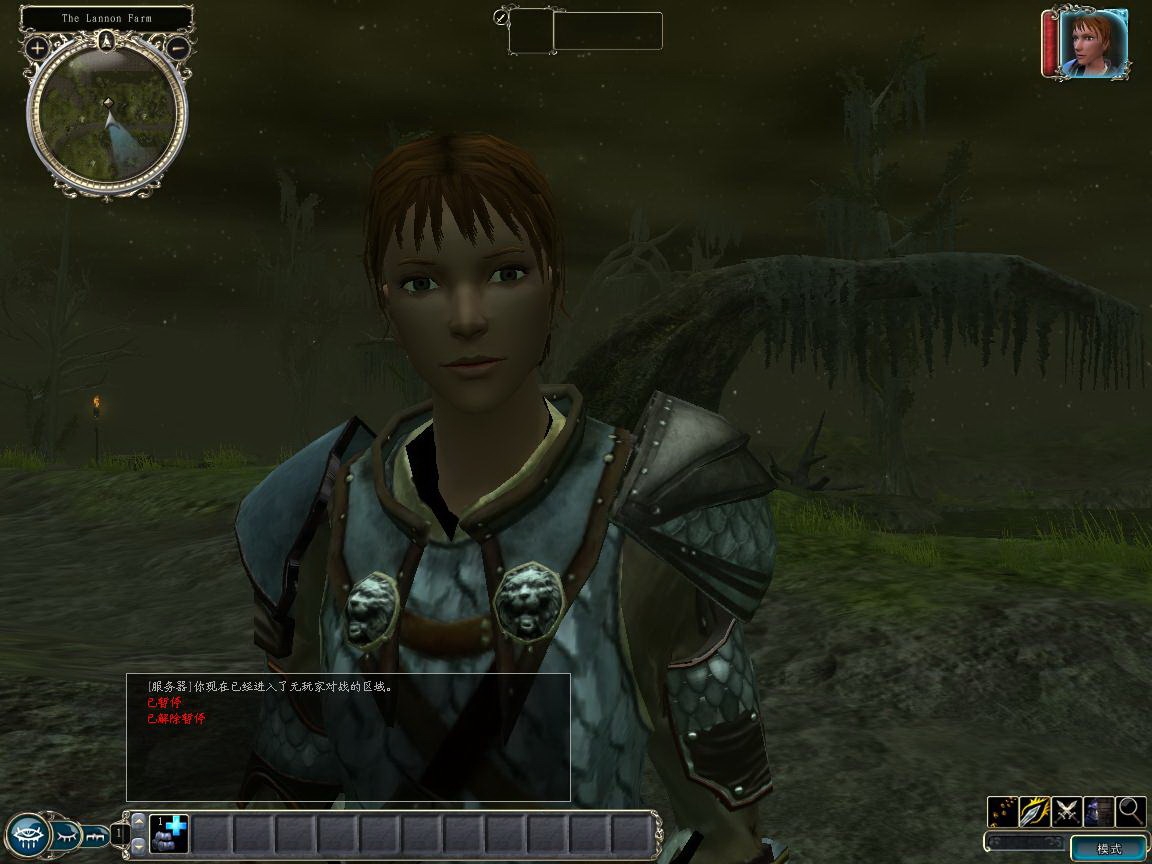This screenshot has width=1152, height=864.
Task: Activate the glowing blade mode icon
Action: (1035, 811)
